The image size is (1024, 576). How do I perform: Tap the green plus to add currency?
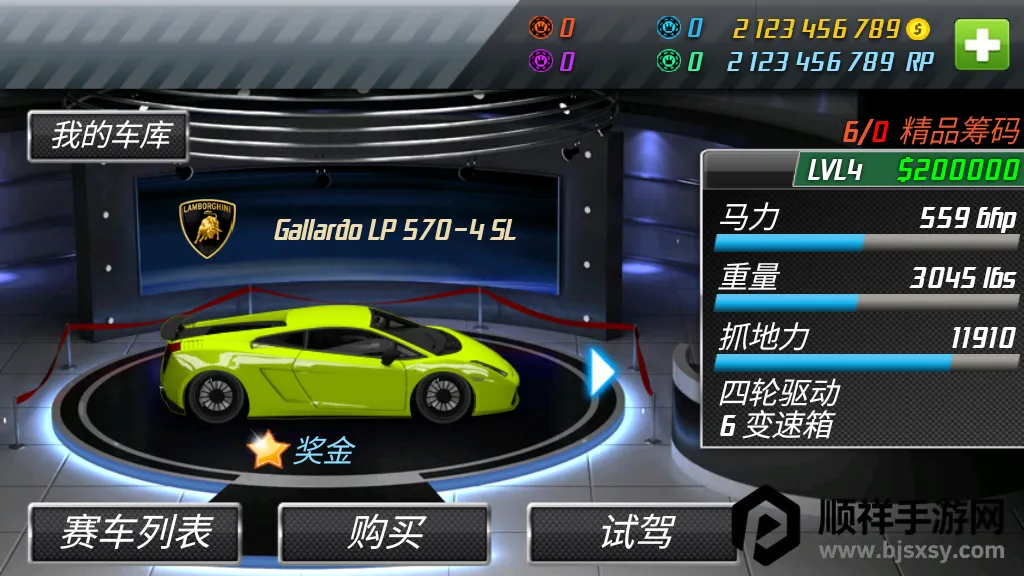click(x=981, y=46)
